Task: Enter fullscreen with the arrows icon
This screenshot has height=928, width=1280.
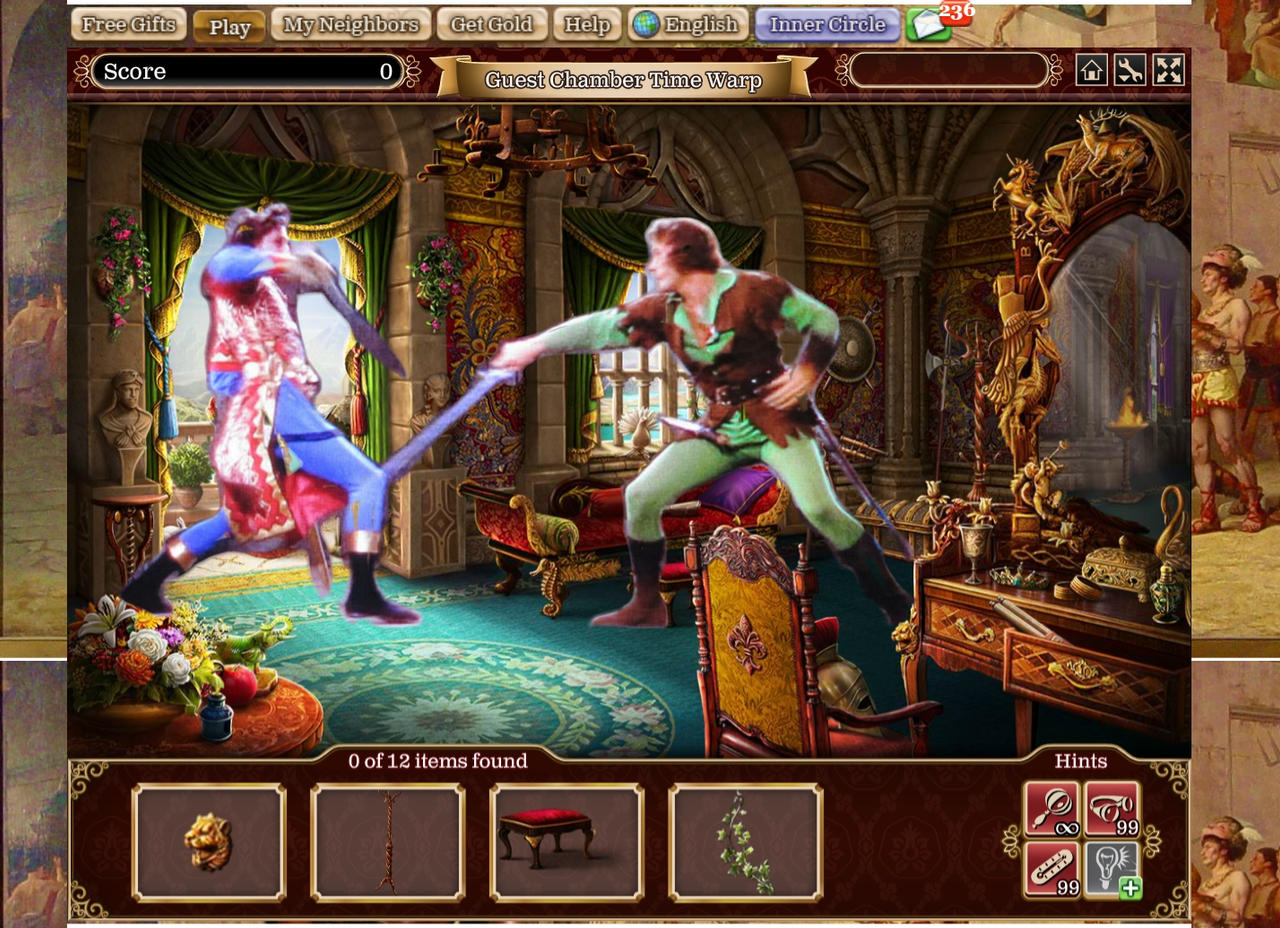Action: (x=1169, y=71)
